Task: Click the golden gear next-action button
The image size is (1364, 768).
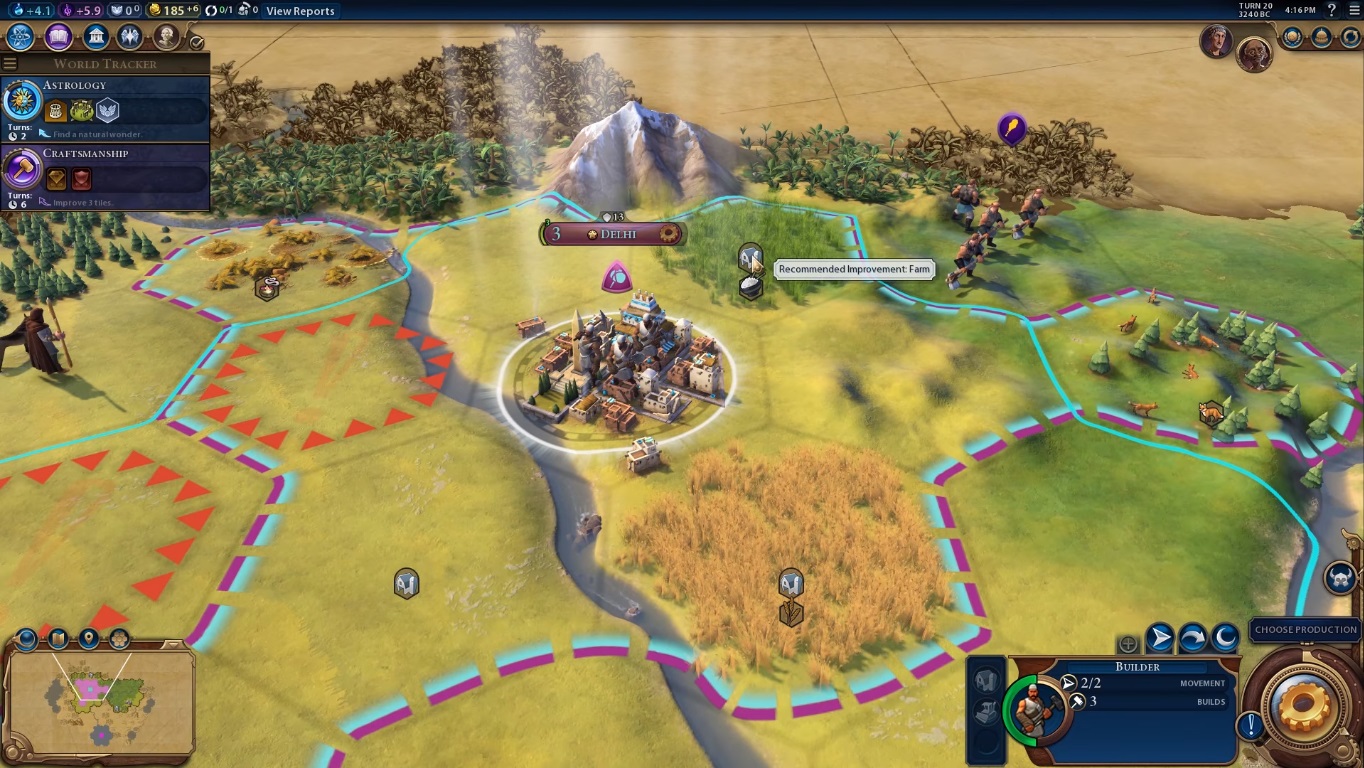Action: (x=1304, y=707)
